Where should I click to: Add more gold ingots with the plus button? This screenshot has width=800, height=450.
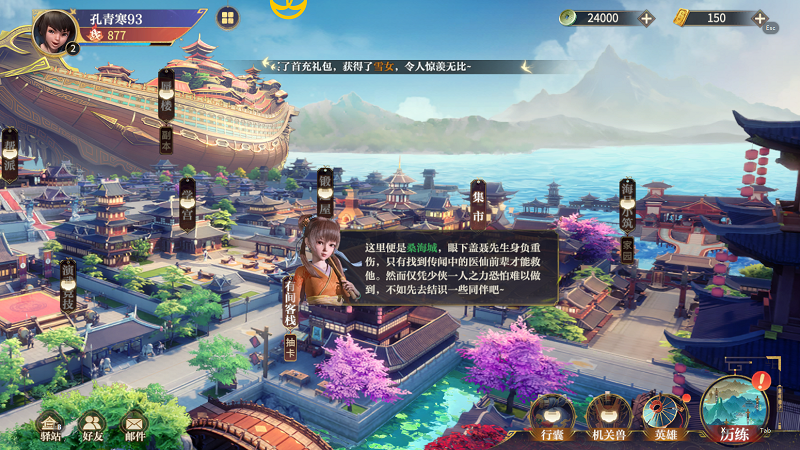760,18
